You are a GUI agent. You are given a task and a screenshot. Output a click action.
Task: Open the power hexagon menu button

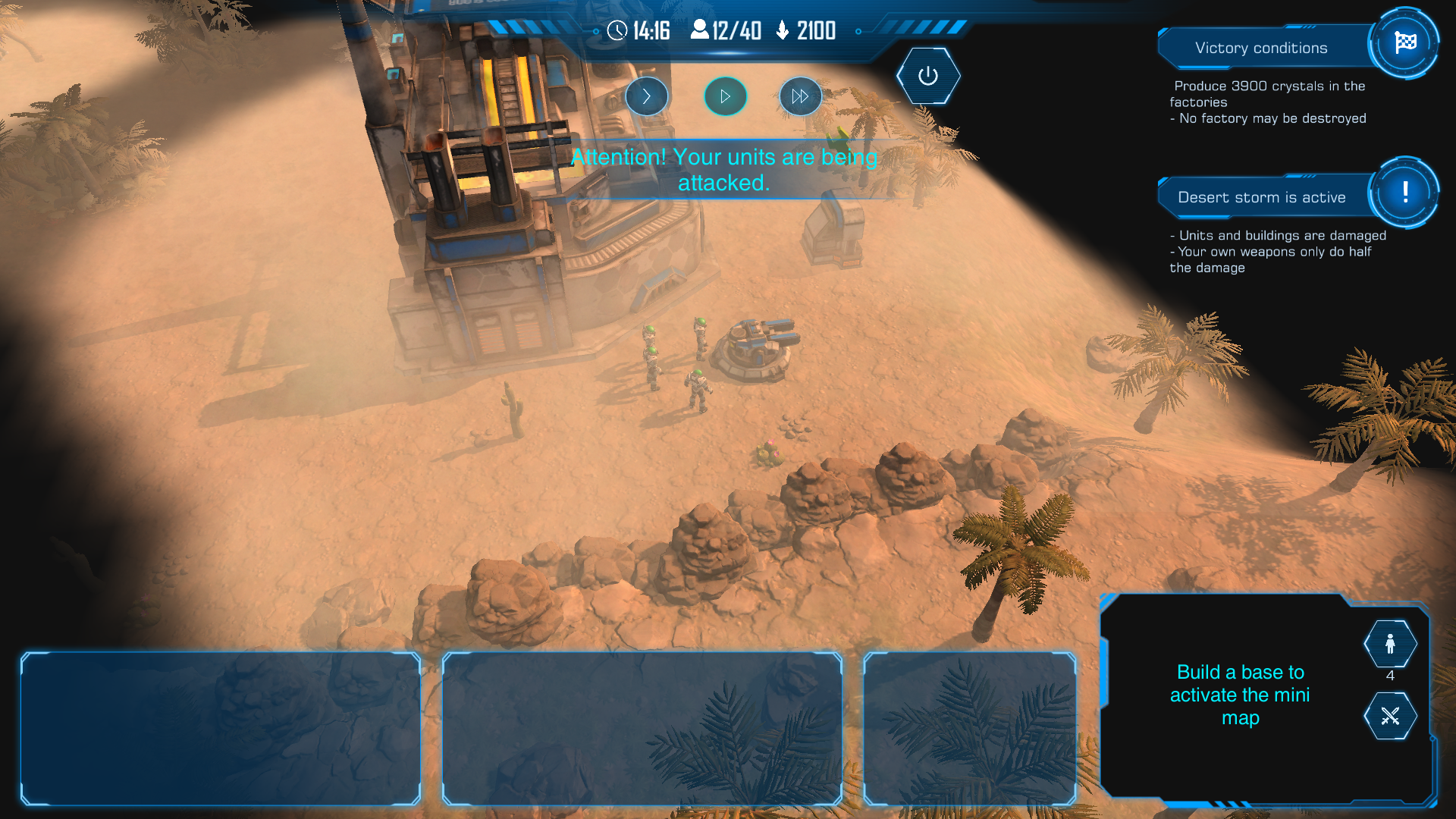[x=928, y=76]
